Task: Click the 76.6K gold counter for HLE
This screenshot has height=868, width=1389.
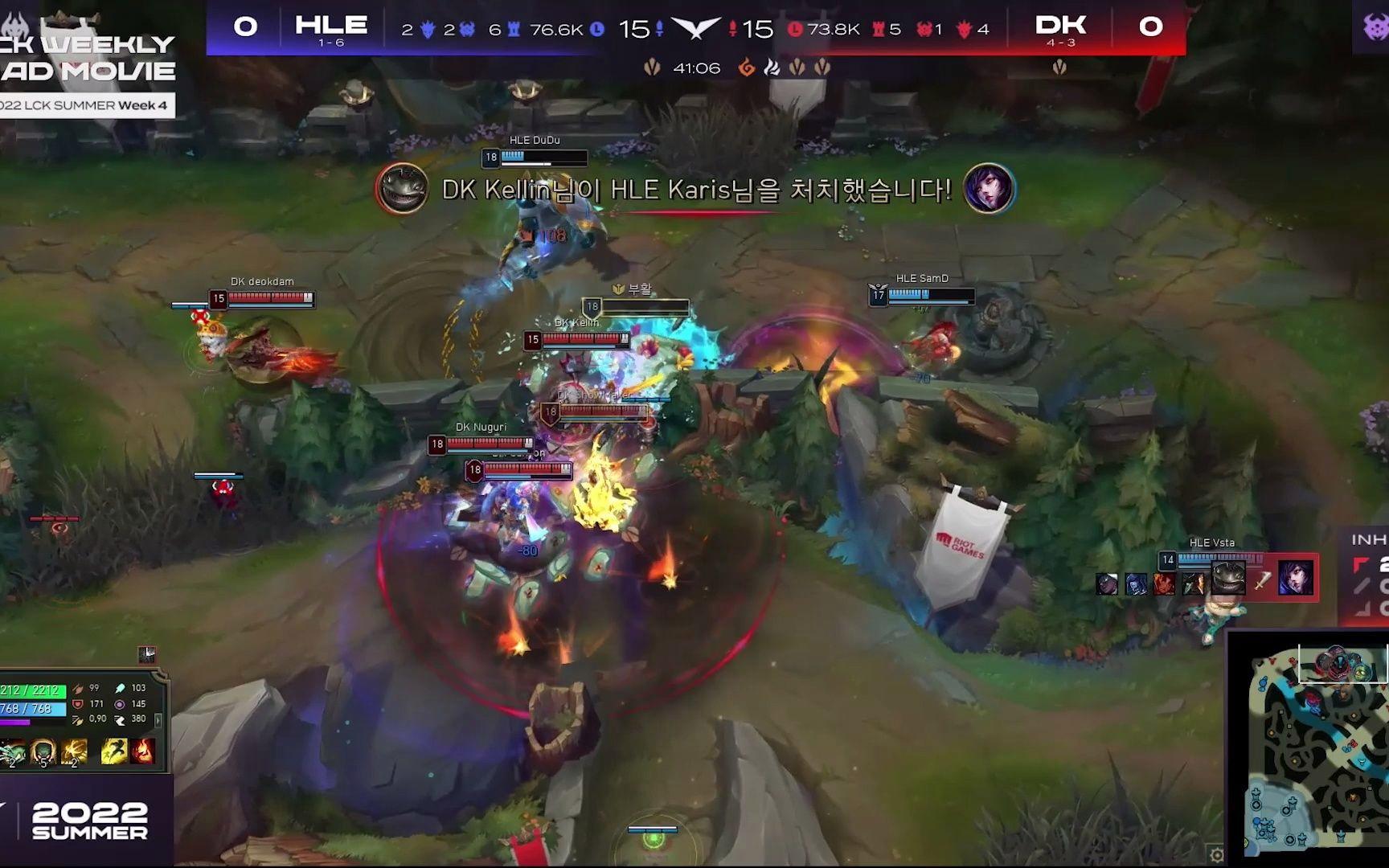Action: (x=555, y=29)
